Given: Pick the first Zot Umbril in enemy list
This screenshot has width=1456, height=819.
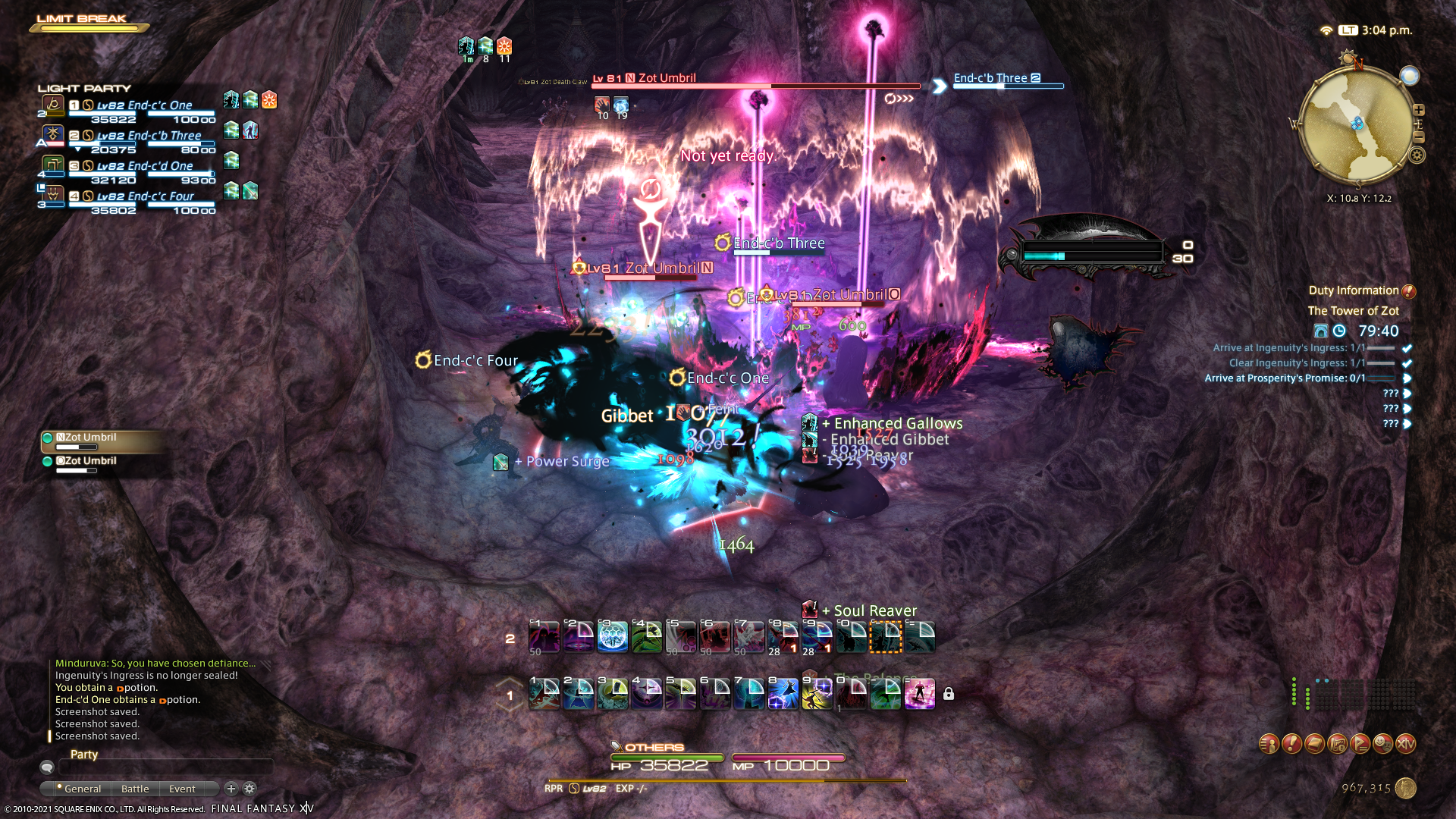Looking at the screenshot, I should (x=91, y=438).
